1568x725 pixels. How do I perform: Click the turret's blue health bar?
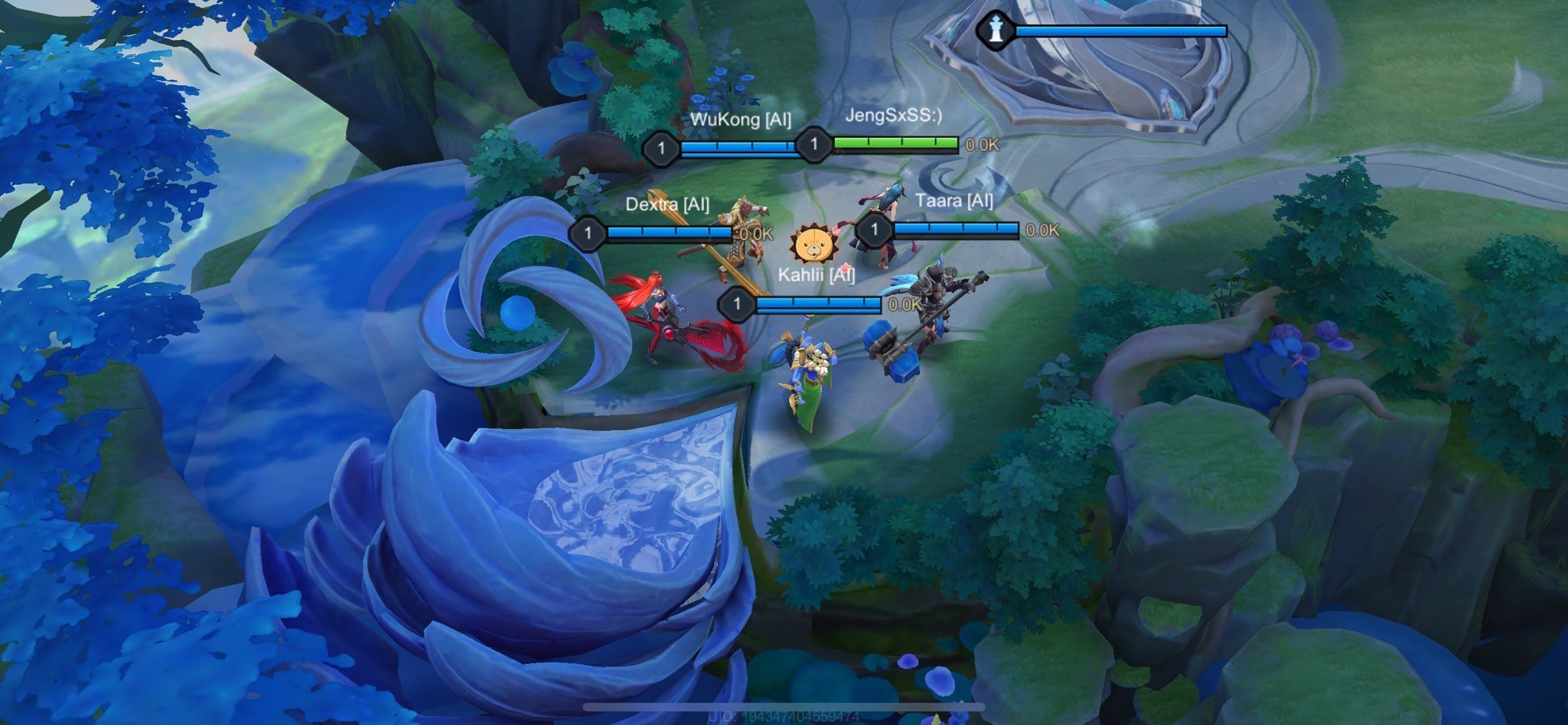(1121, 30)
